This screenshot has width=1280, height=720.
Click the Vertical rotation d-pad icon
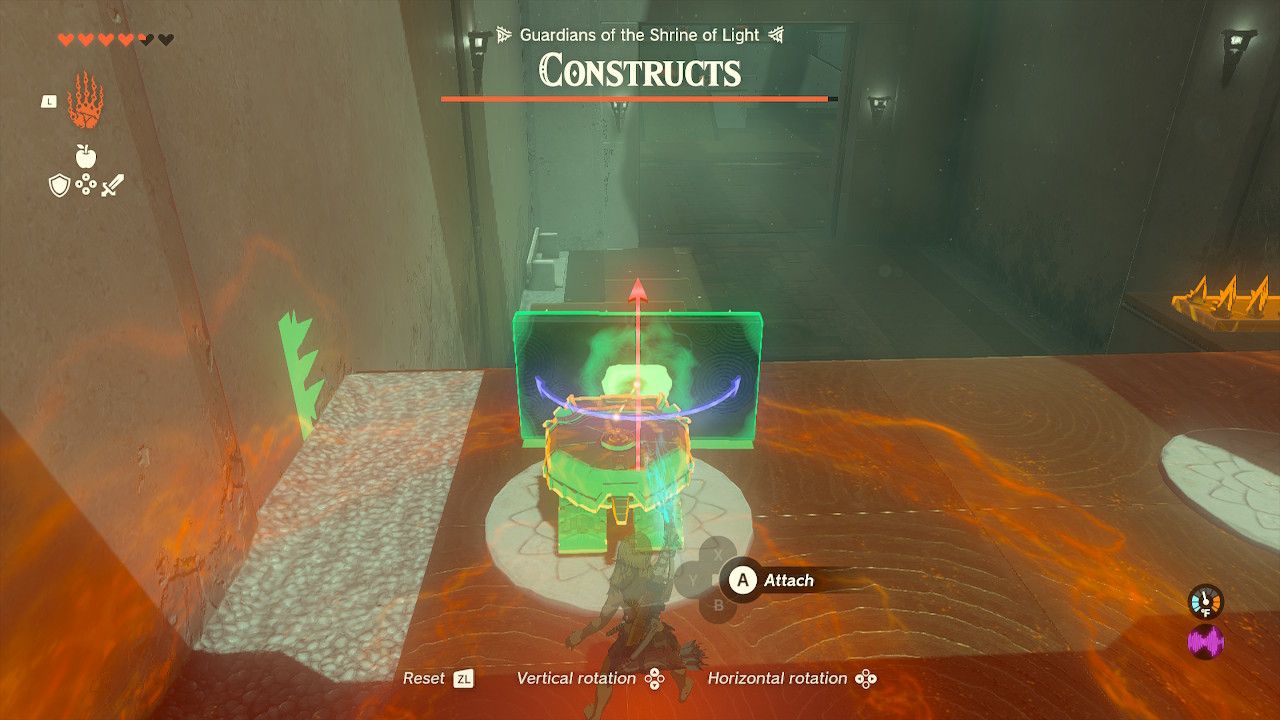655,678
